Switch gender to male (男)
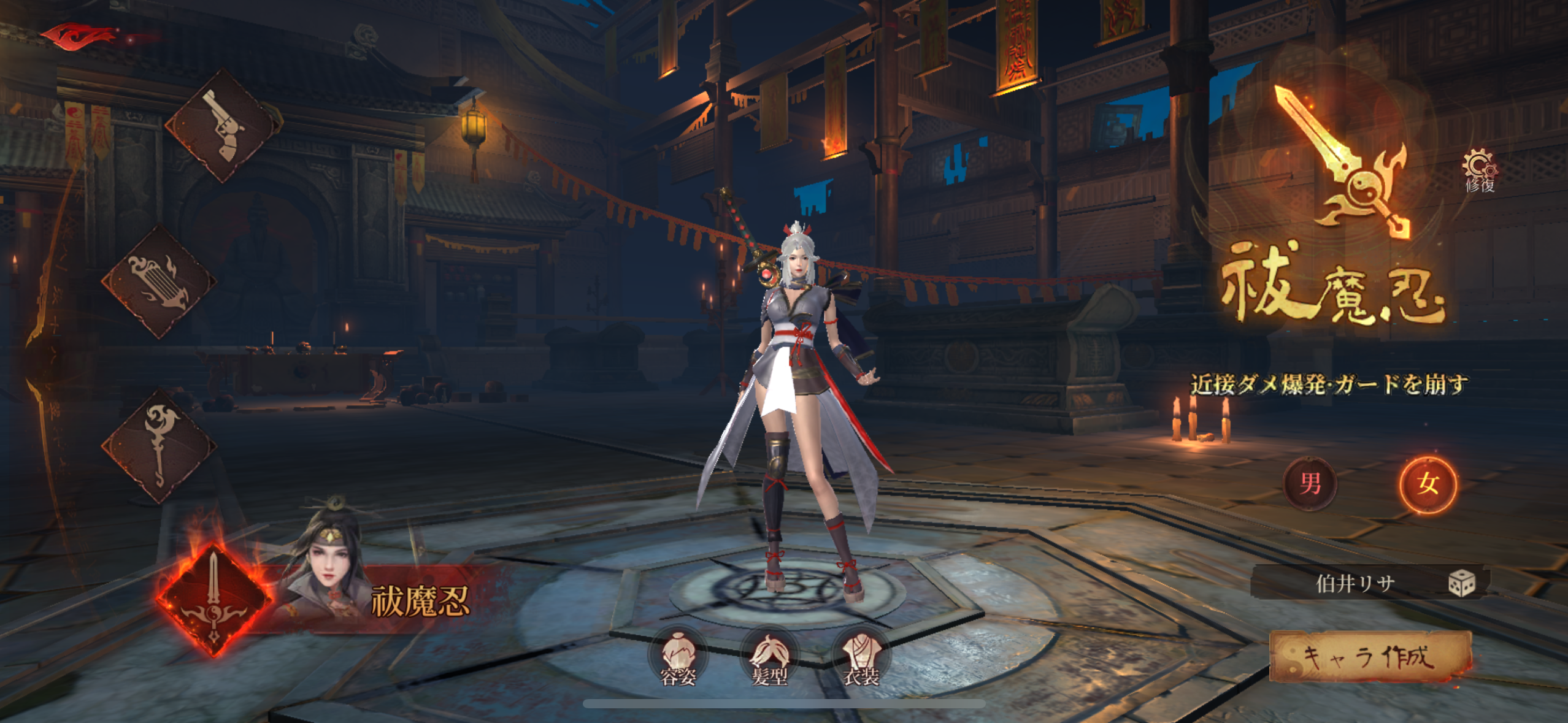The width and height of the screenshot is (1568, 723). click(1310, 484)
